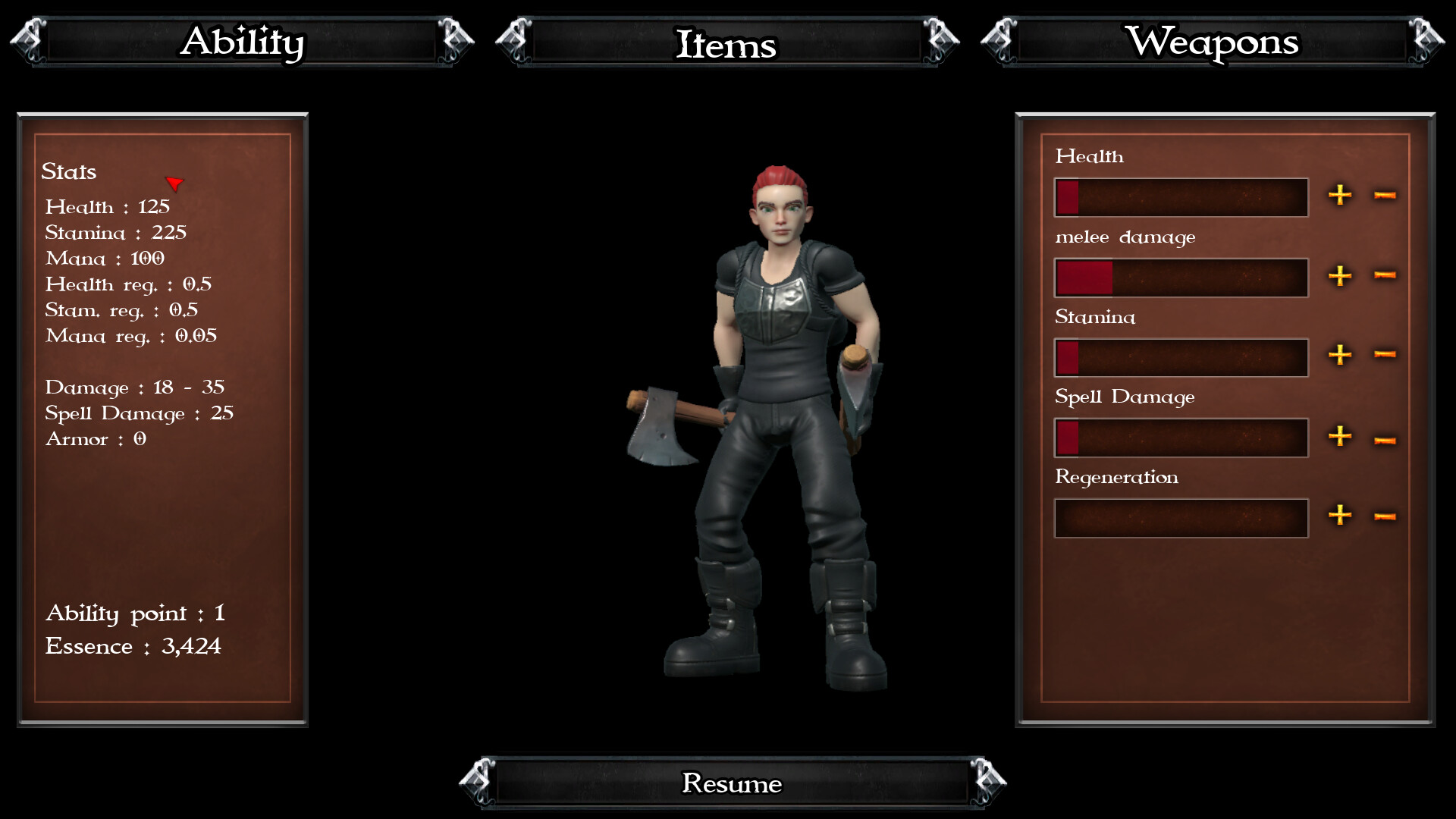1456x819 pixels.
Task: Click the red arrow marker near Stats
Action: click(x=175, y=184)
